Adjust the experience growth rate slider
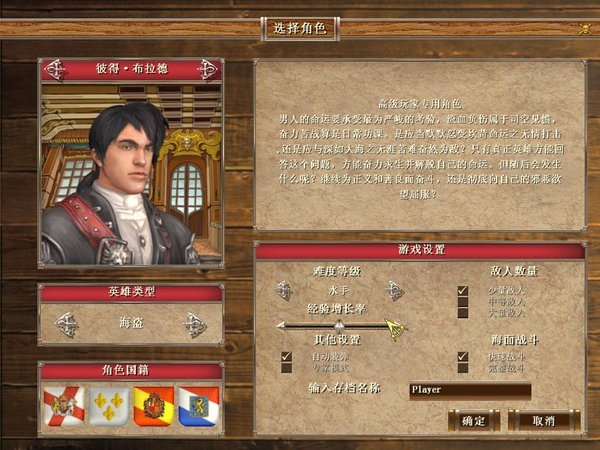Image resolution: width=600 pixels, height=450 pixels. click(x=338, y=325)
